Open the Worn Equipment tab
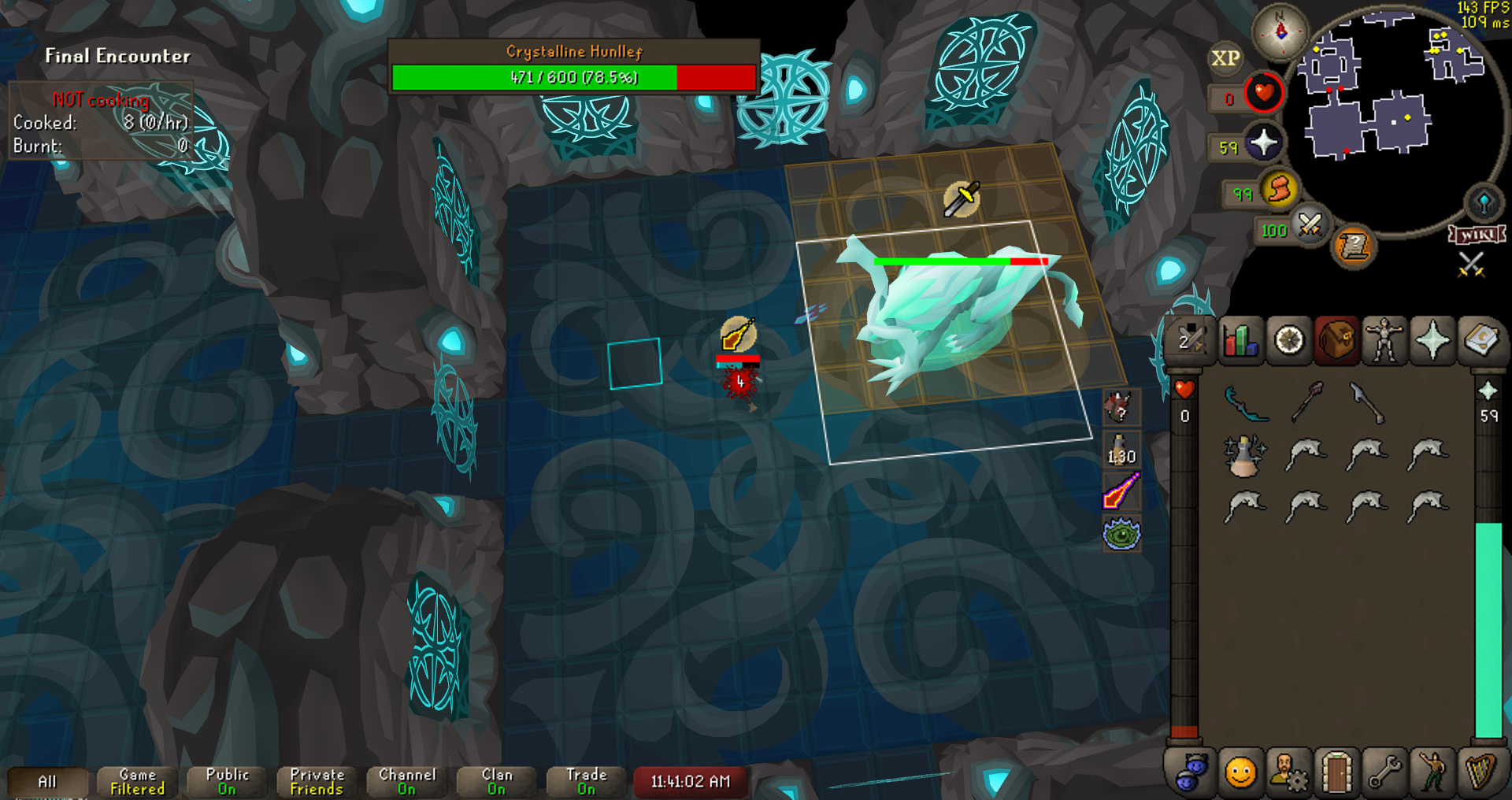Image resolution: width=1512 pixels, height=800 pixels. [x=1384, y=341]
